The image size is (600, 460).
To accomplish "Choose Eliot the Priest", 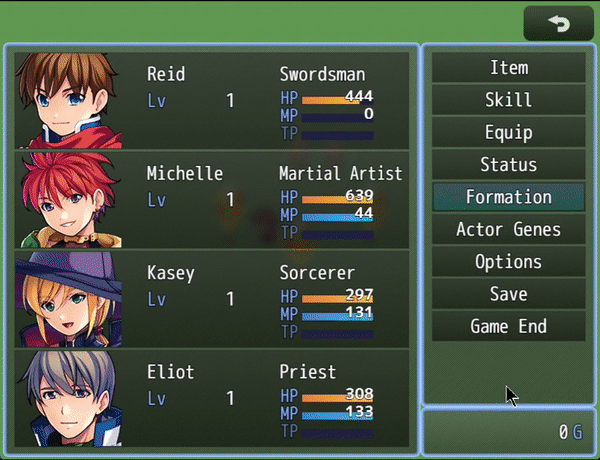I will 212,397.
